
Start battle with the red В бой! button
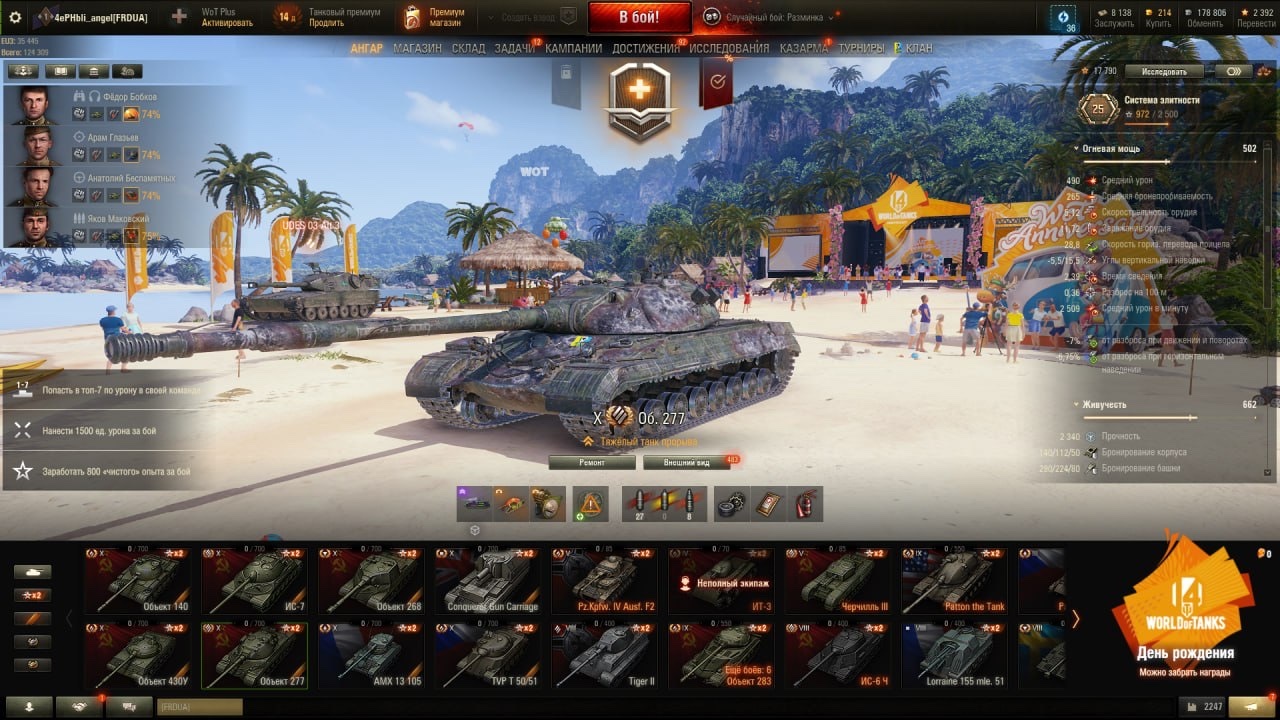coord(639,17)
